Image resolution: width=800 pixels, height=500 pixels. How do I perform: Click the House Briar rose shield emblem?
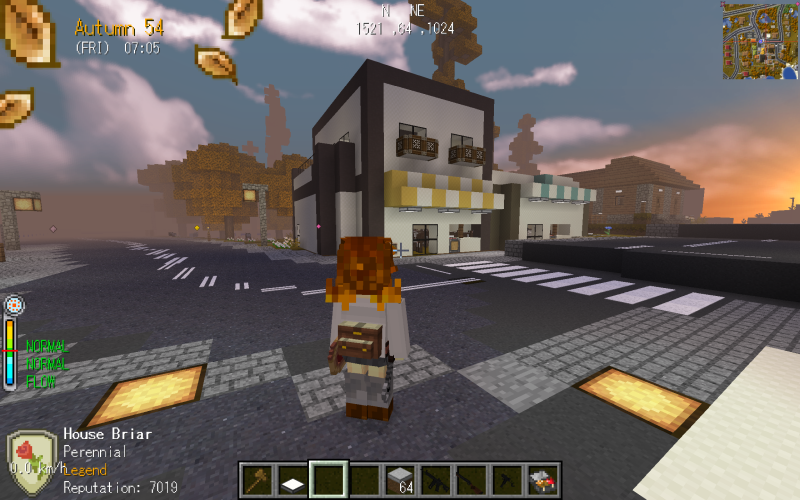pos(31,462)
